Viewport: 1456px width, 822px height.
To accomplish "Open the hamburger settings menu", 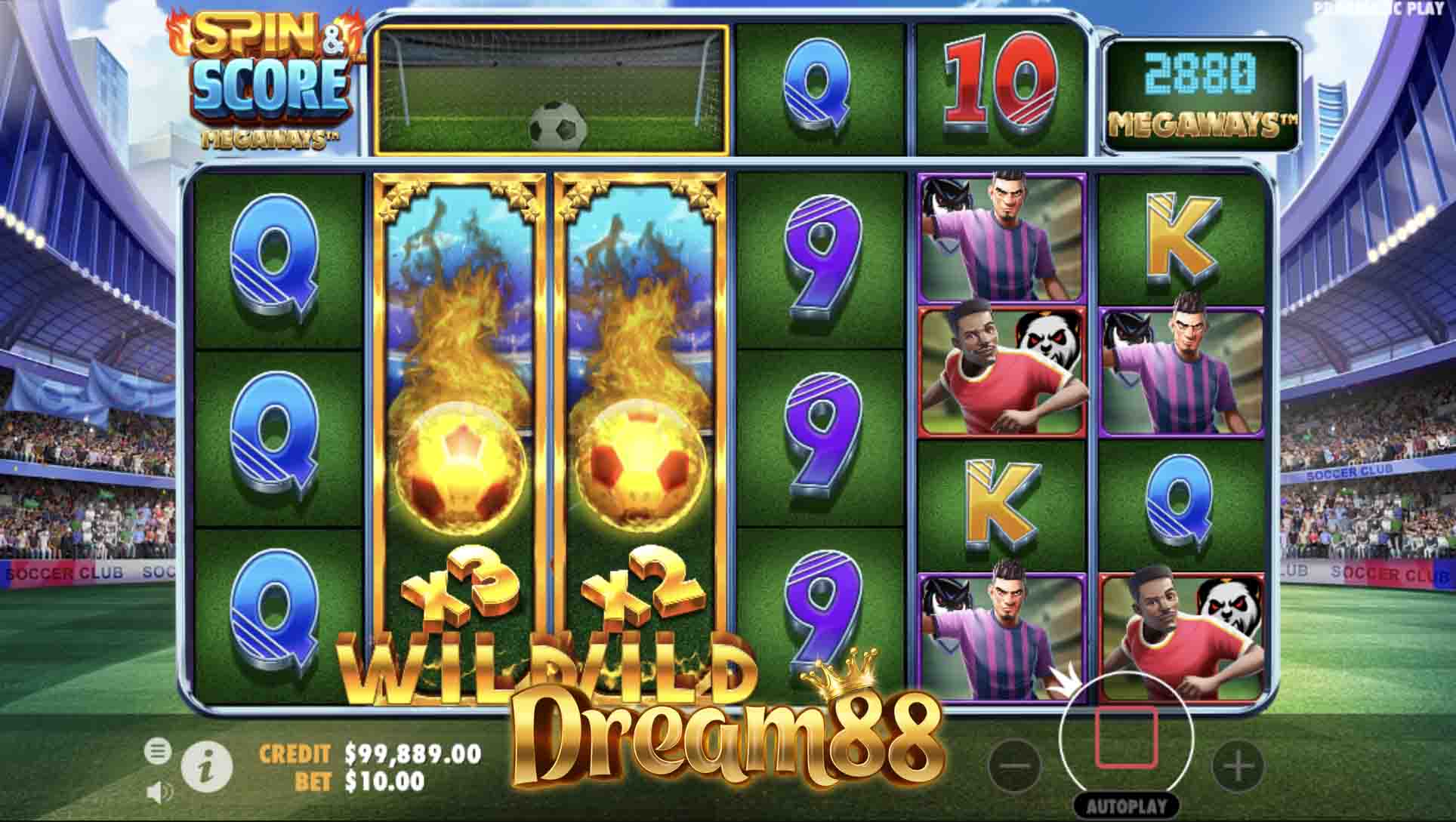I will click(x=157, y=751).
